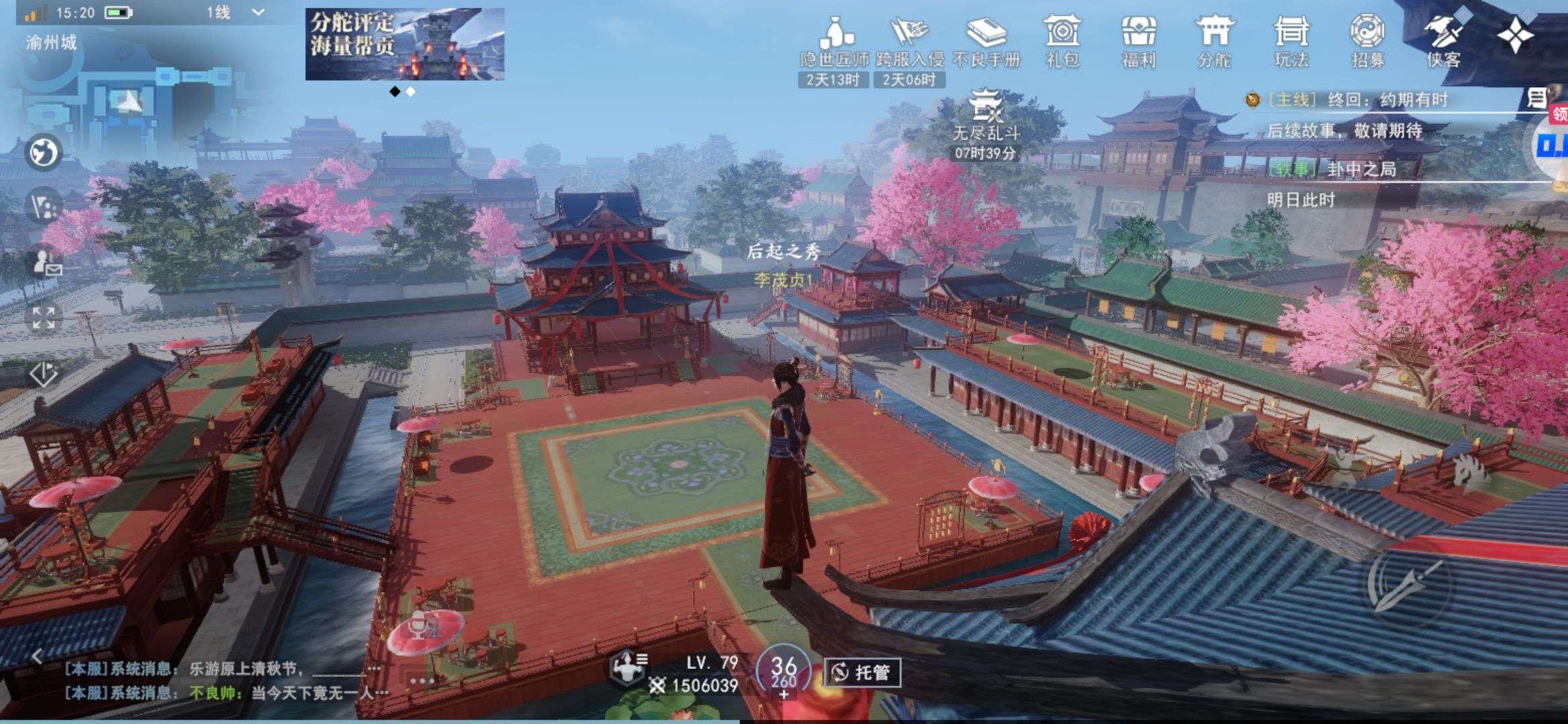
Task: Tap the globe world map icon
Action: [x=44, y=152]
